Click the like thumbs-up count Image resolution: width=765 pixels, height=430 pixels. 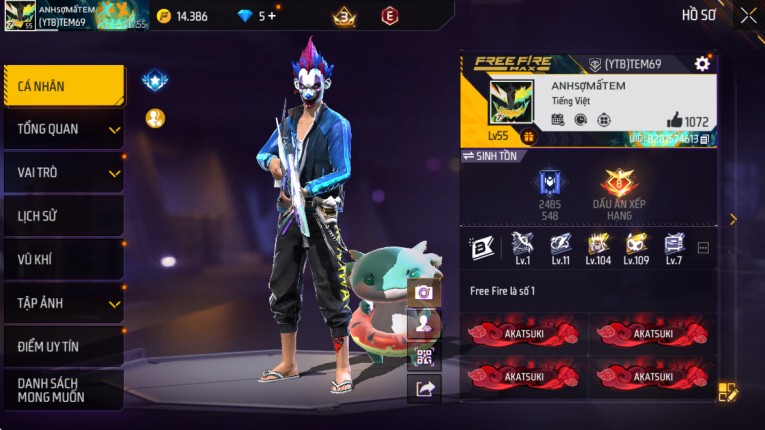coord(687,121)
